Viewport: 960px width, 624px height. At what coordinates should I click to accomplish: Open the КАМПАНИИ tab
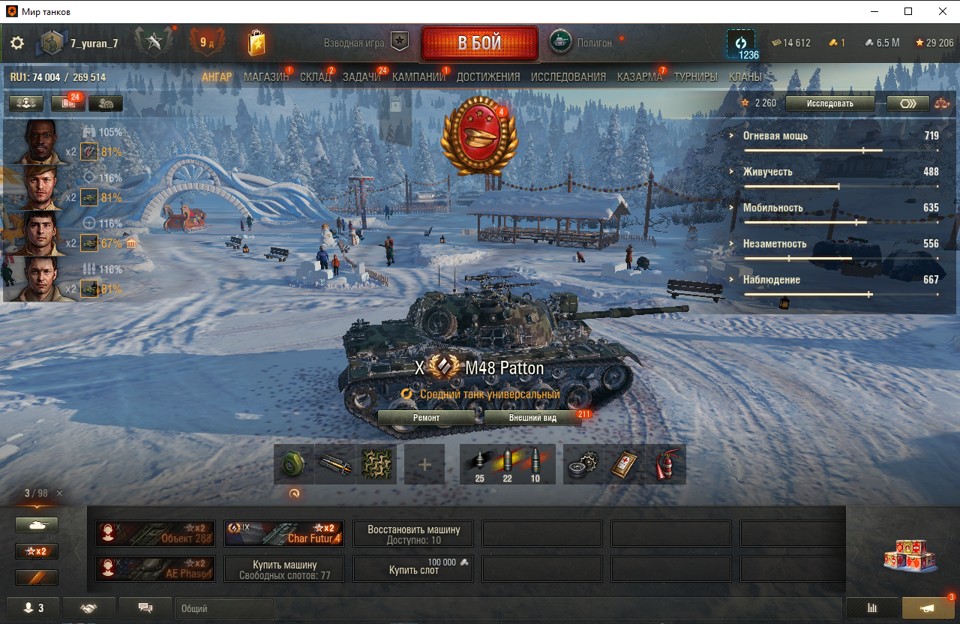click(418, 77)
